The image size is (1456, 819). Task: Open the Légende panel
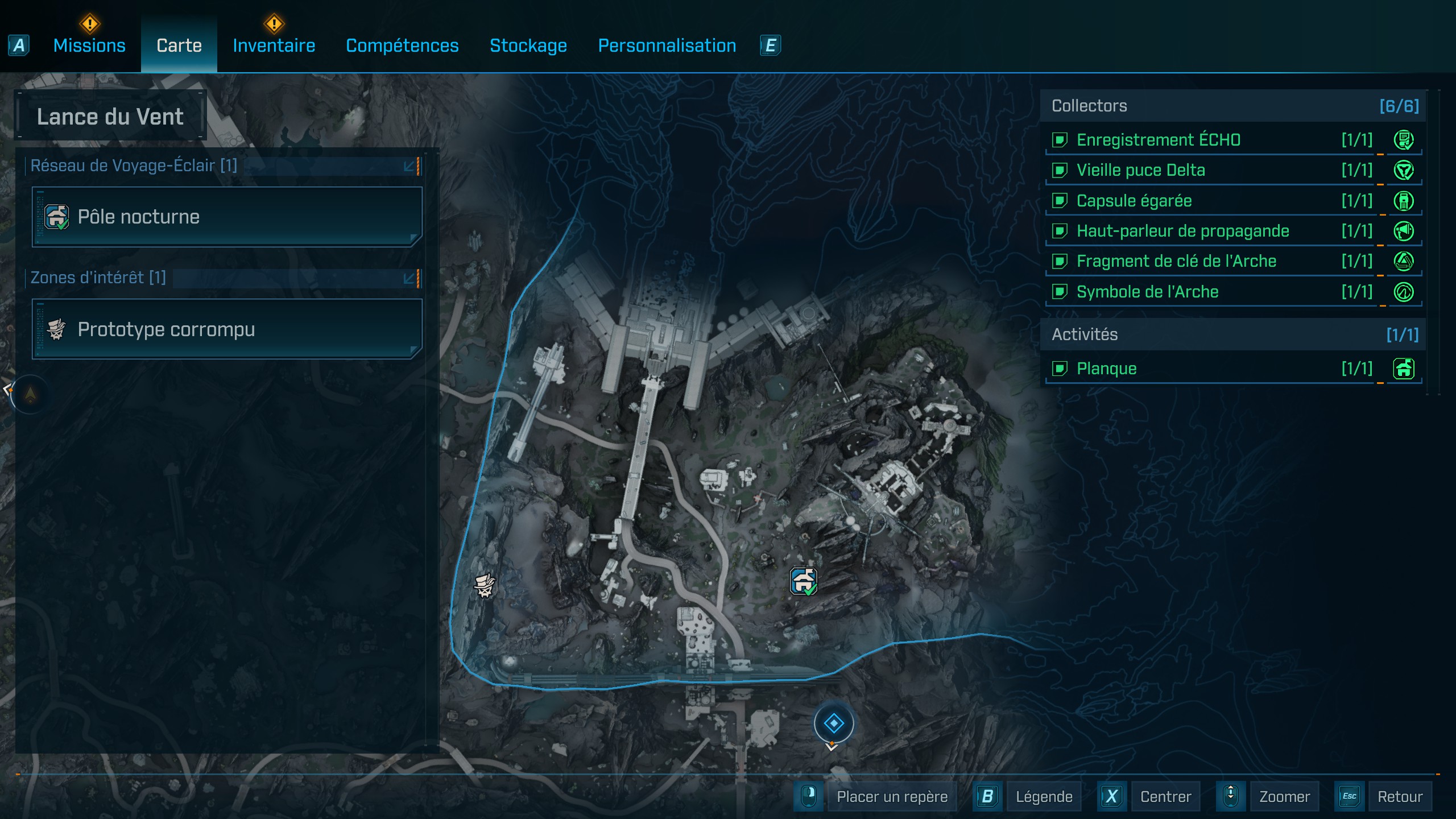point(1044,796)
